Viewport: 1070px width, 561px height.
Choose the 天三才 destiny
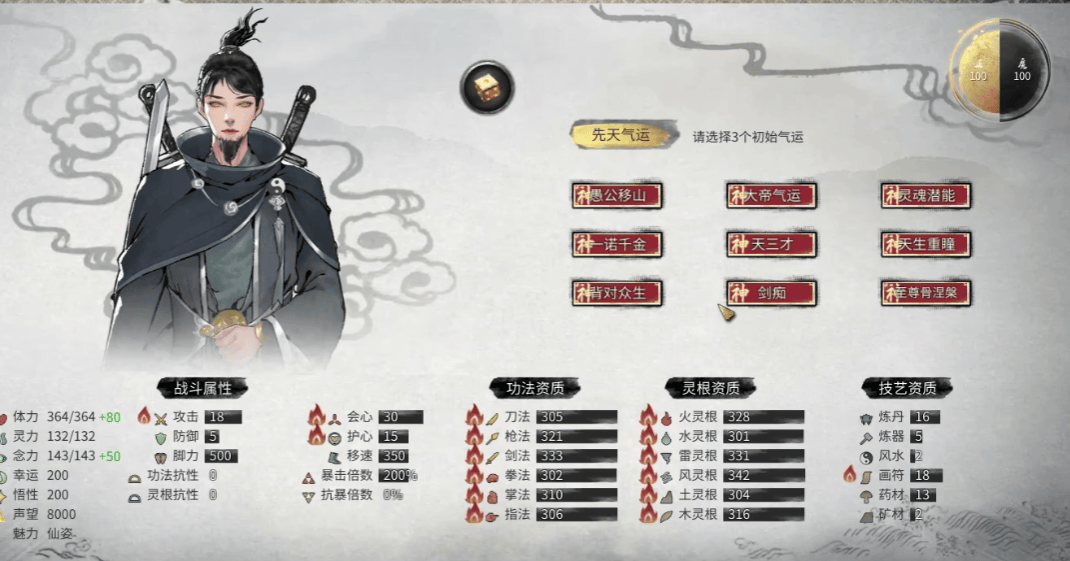coord(771,244)
